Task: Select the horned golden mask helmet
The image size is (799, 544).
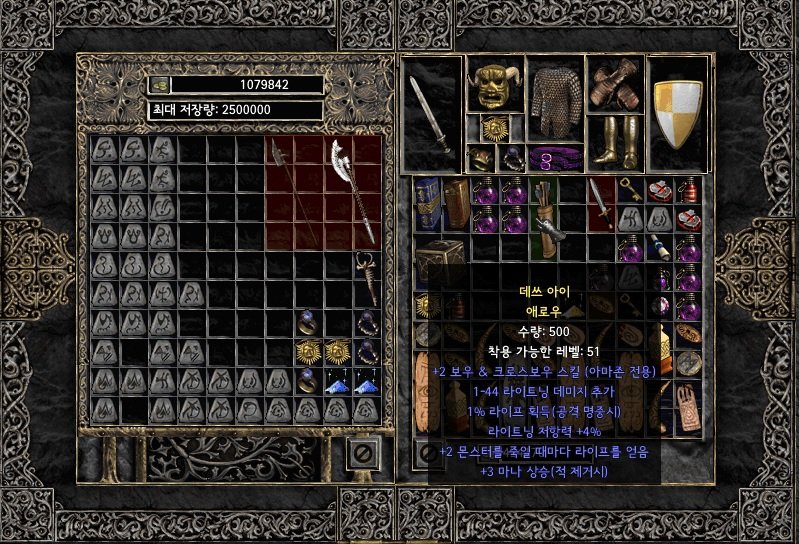Action: (490, 89)
